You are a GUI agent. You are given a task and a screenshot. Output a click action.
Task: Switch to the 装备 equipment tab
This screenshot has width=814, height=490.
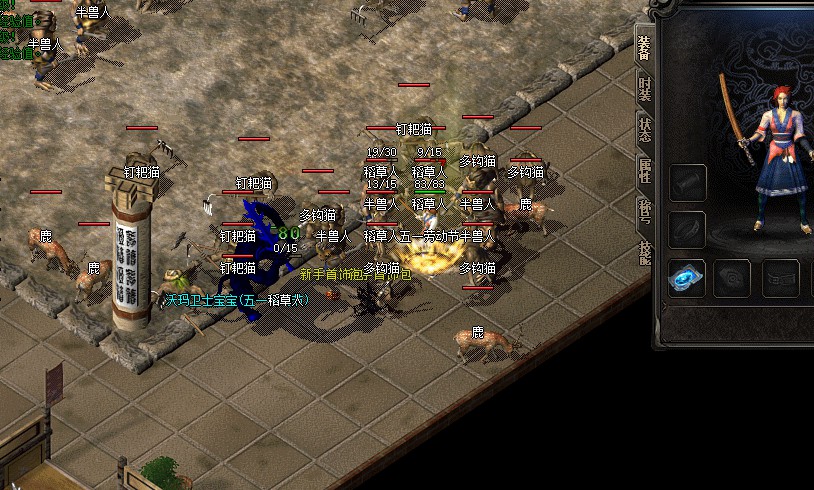(x=644, y=48)
